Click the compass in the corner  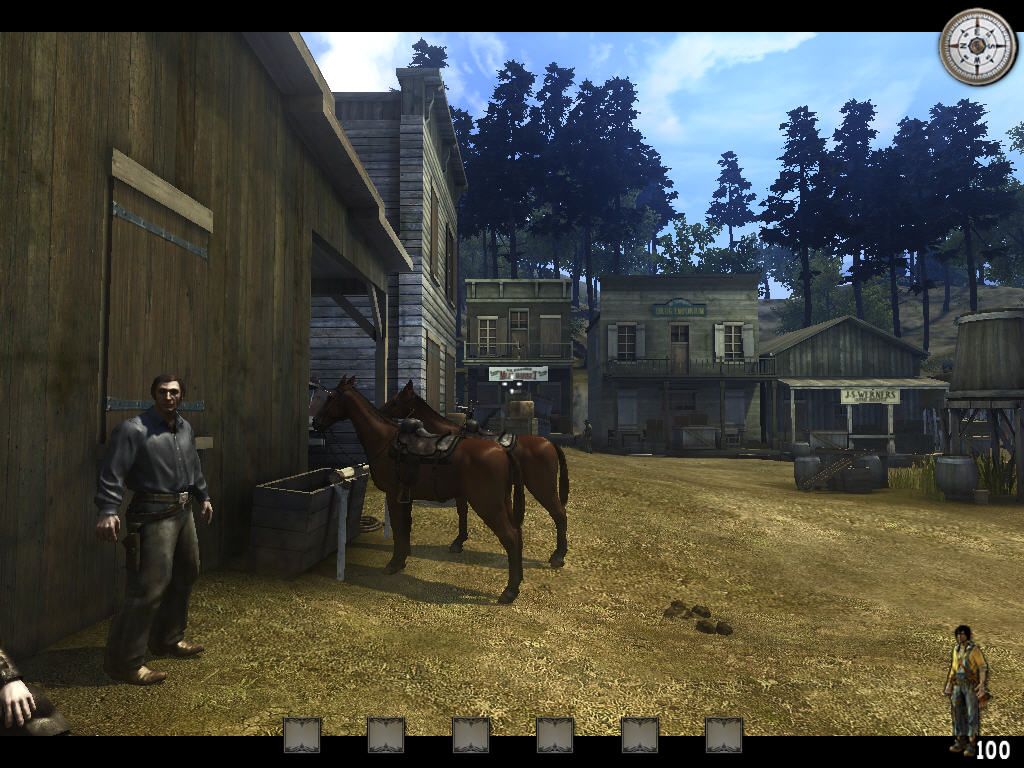click(977, 47)
